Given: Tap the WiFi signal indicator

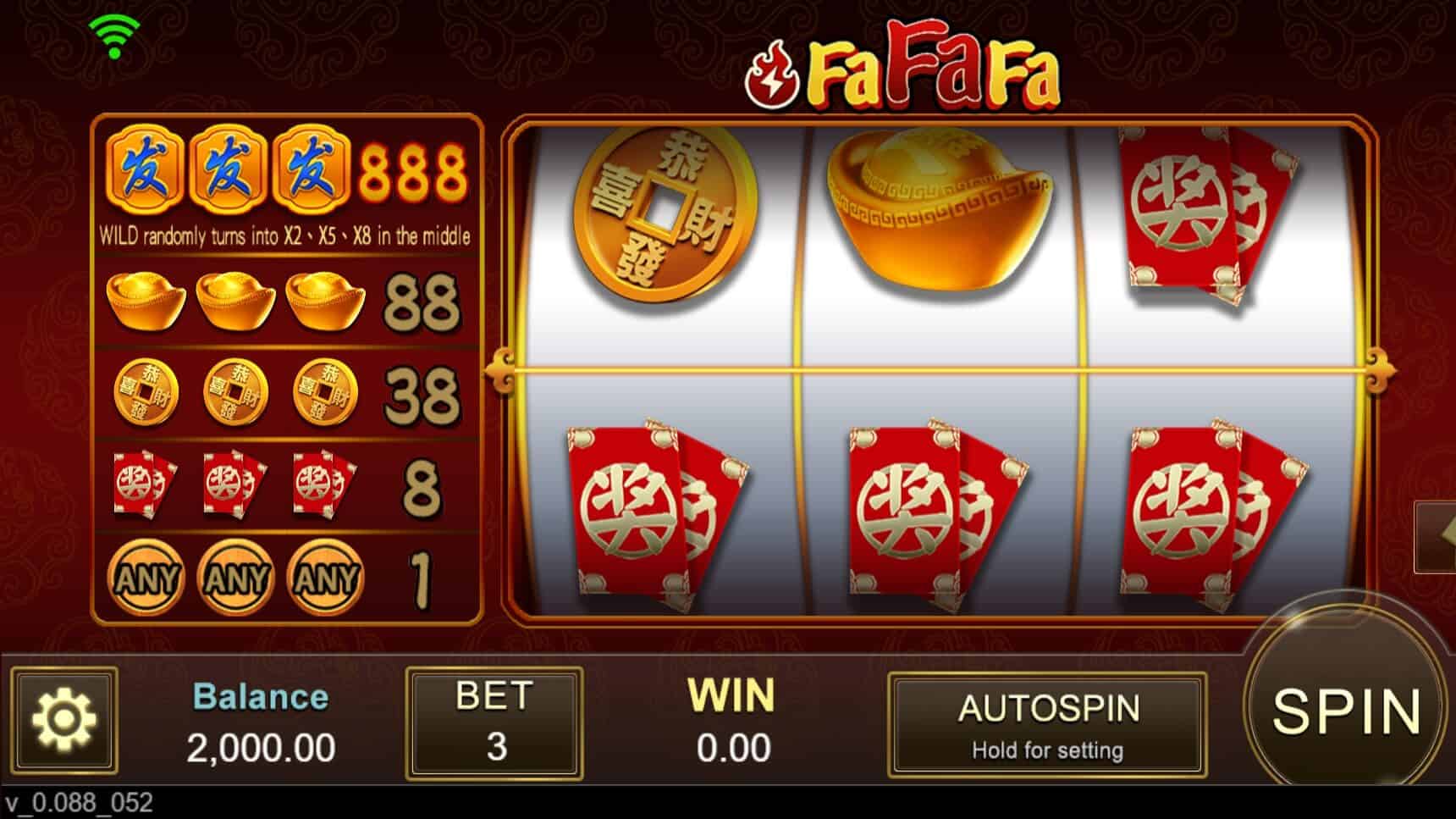Looking at the screenshot, I should [116, 28].
